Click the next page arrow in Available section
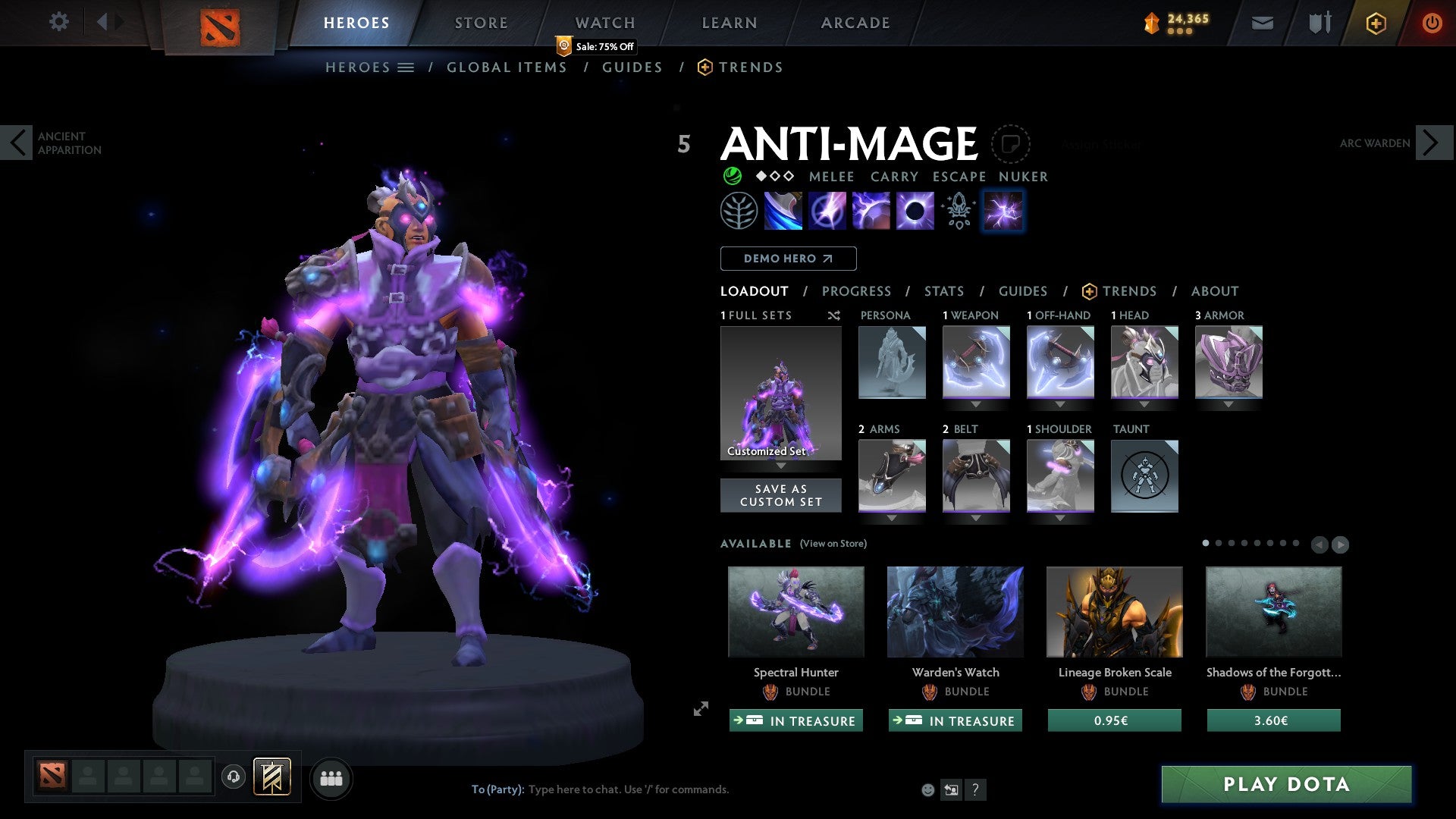The width and height of the screenshot is (1456, 819). (1339, 544)
